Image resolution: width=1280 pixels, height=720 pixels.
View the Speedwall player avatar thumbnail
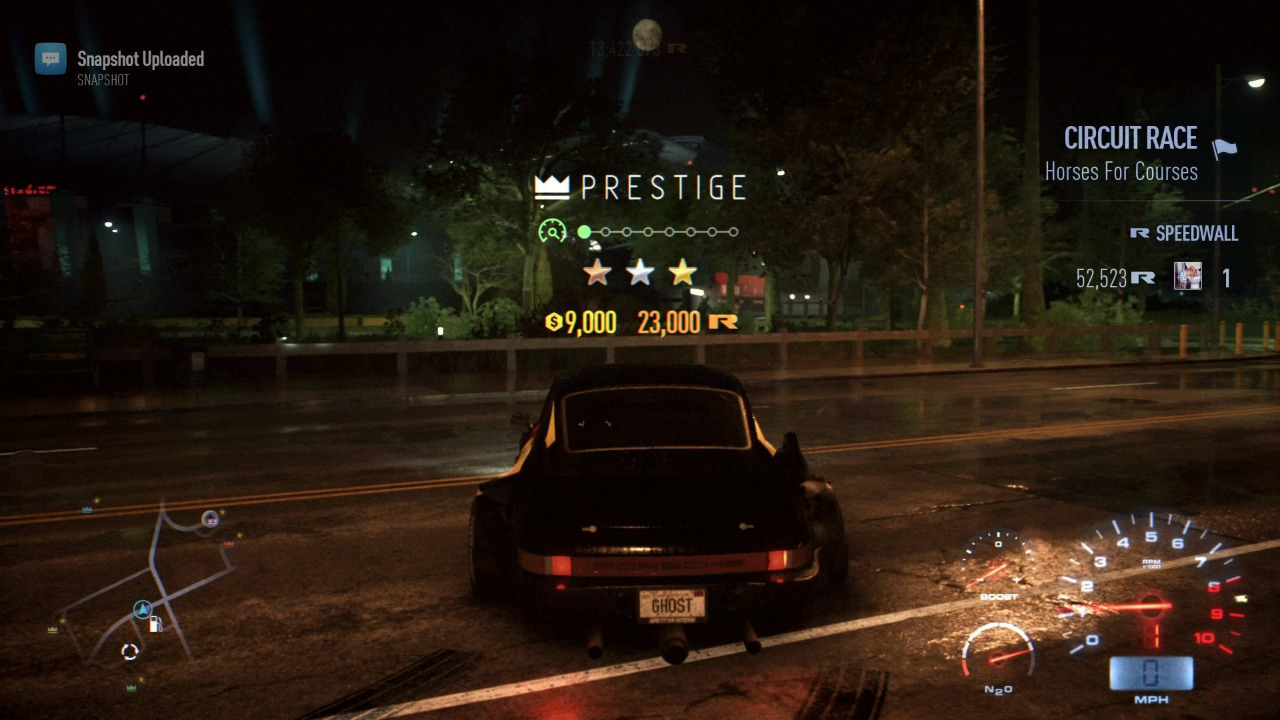pyautogui.click(x=1187, y=276)
